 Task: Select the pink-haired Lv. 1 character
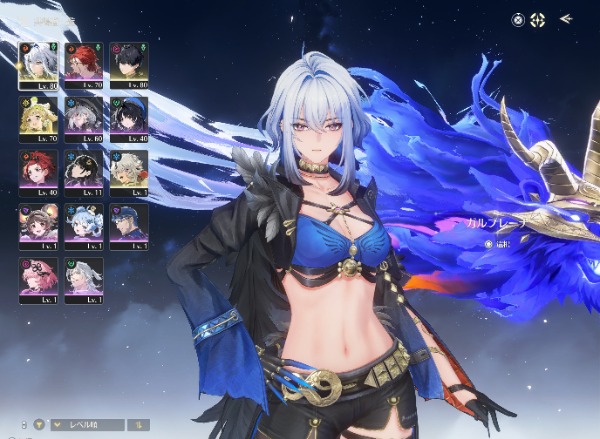(37, 276)
